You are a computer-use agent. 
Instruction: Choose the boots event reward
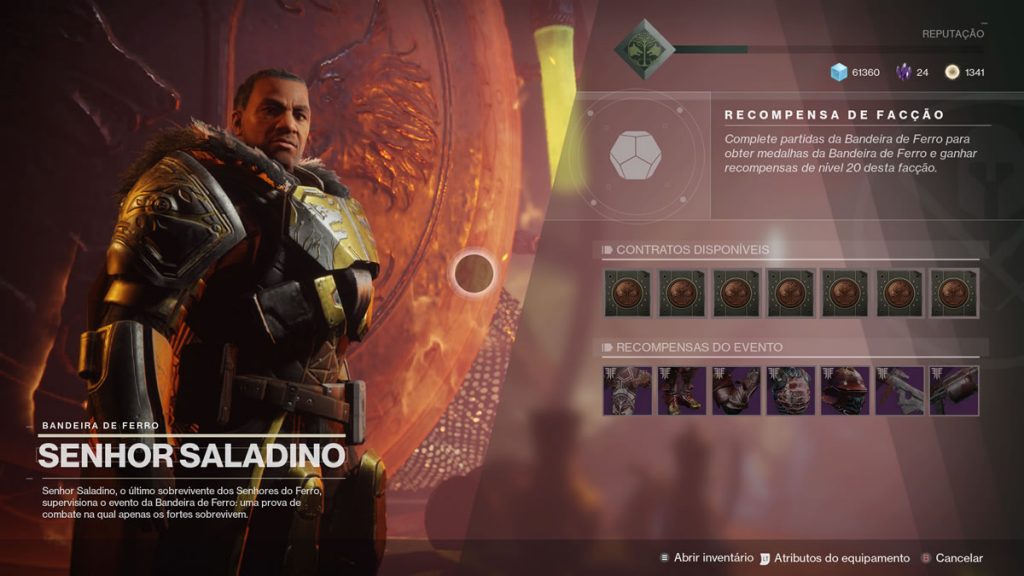click(x=681, y=390)
